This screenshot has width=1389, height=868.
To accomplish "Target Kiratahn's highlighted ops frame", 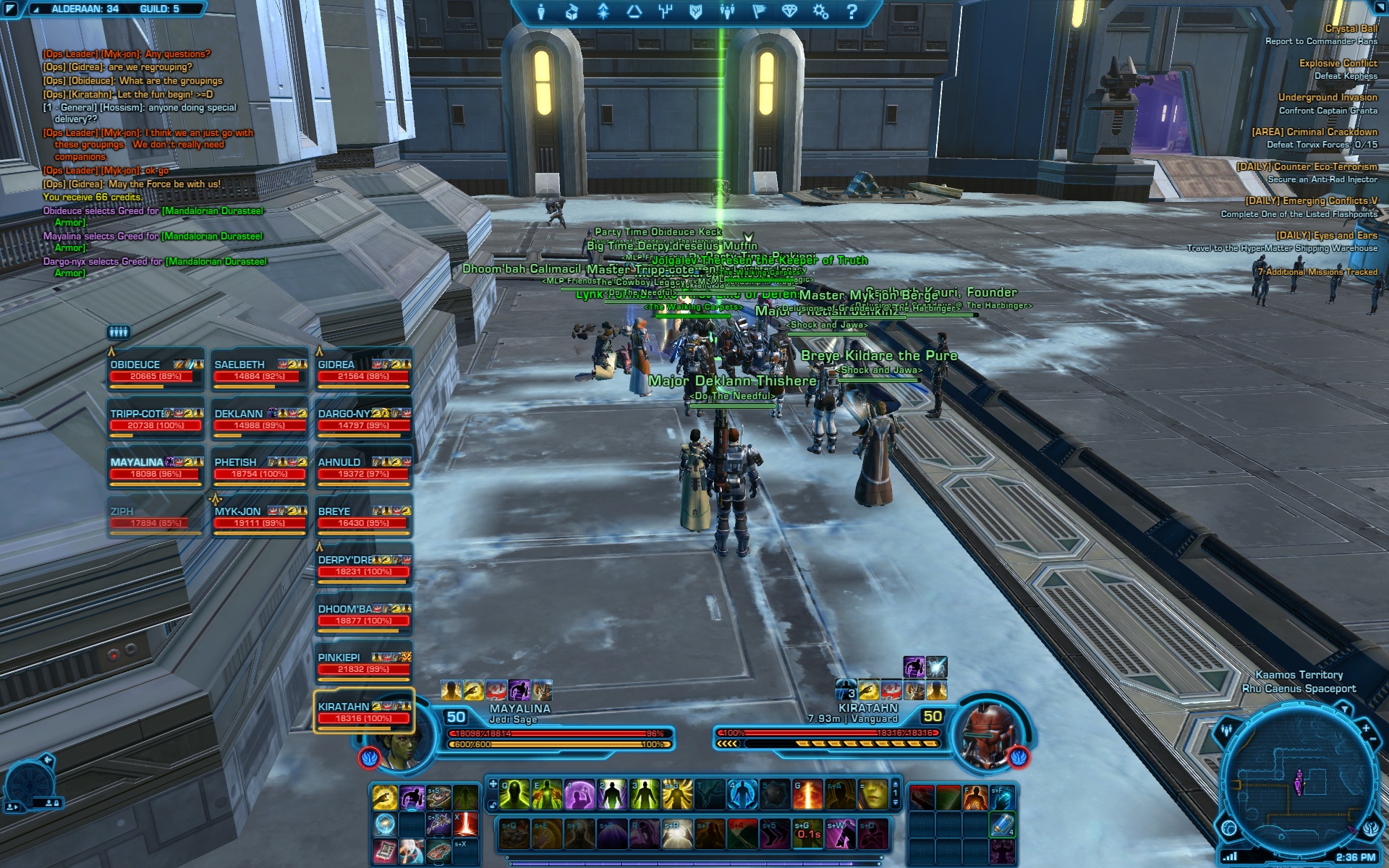I will coord(363,712).
